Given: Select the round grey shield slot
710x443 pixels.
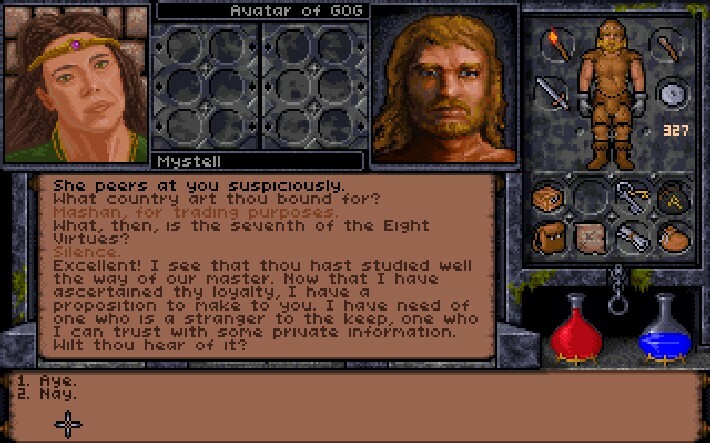Looking at the screenshot, I should (x=669, y=93).
